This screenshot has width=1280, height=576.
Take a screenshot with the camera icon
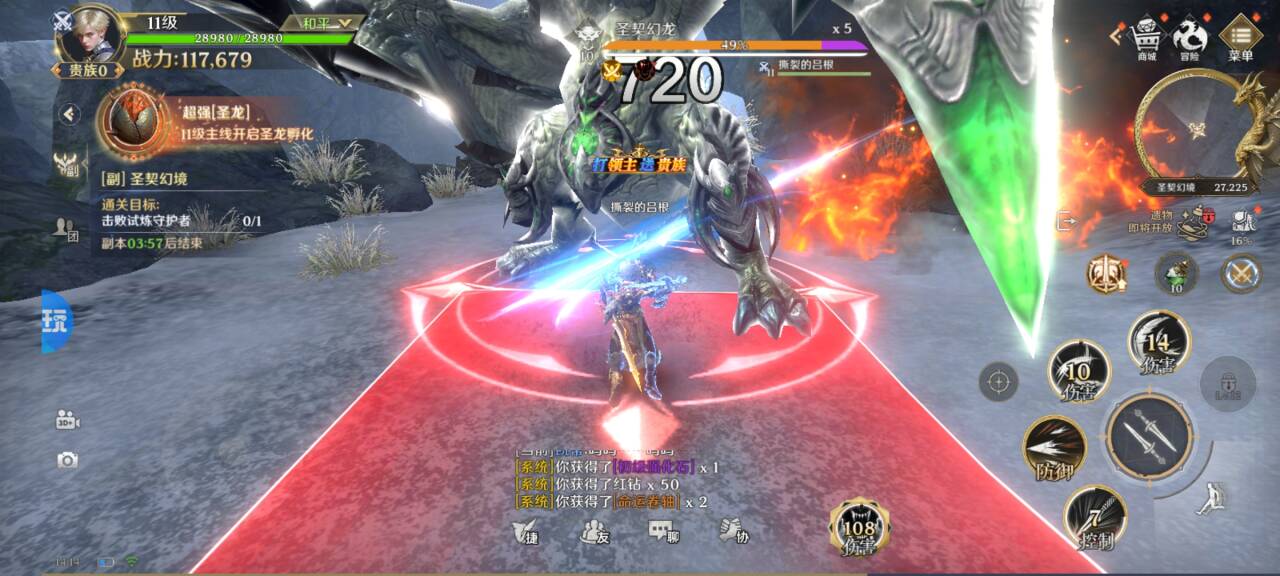point(67,460)
